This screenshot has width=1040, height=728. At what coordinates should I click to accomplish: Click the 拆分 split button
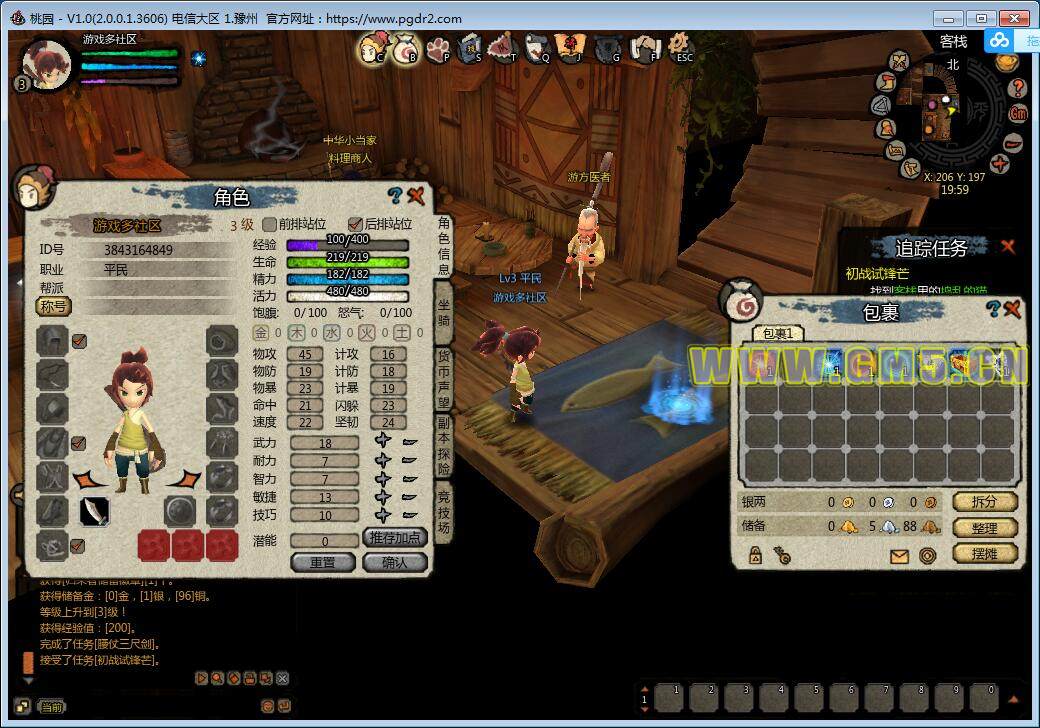point(984,501)
